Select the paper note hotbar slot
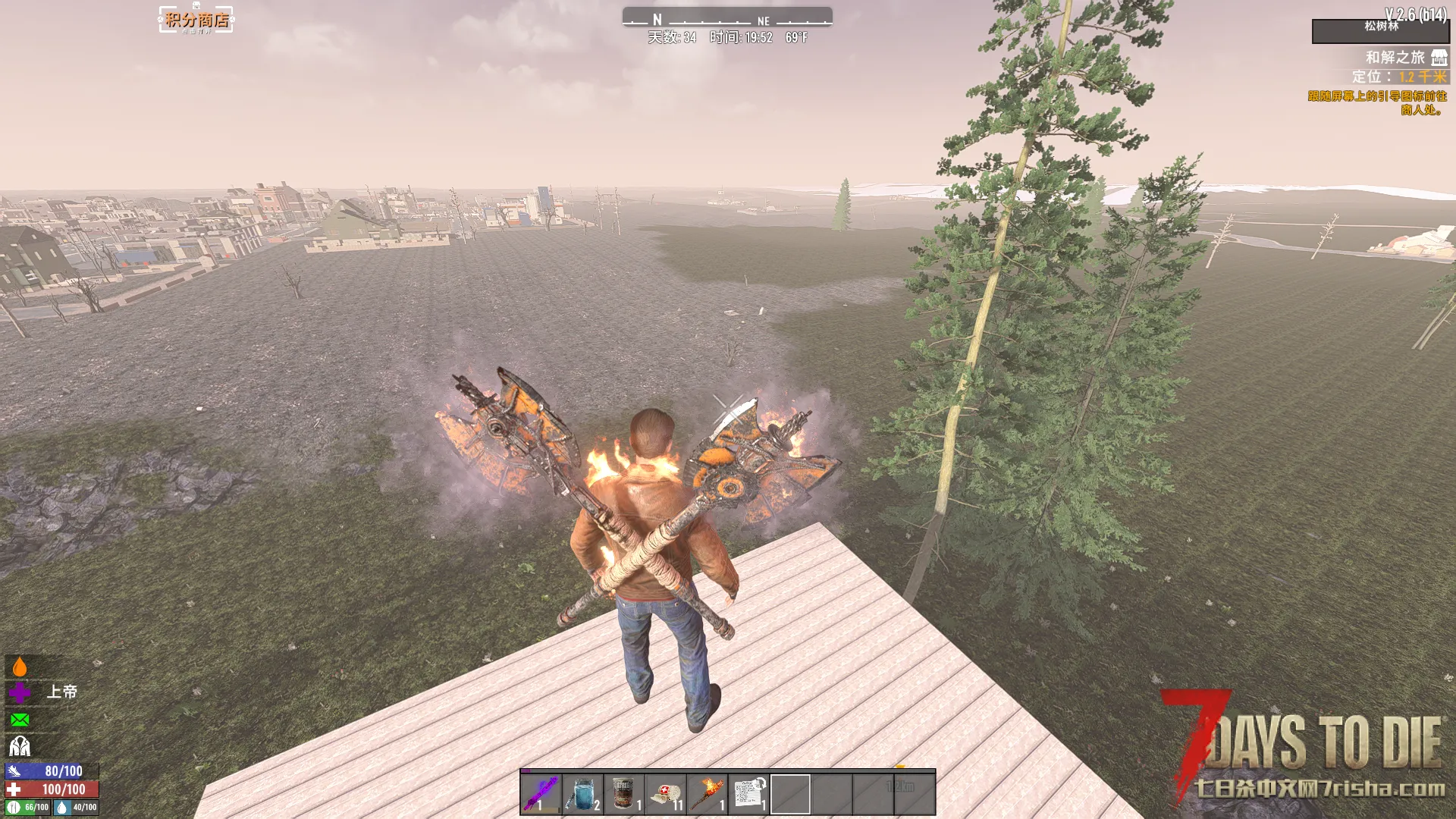 [x=749, y=793]
